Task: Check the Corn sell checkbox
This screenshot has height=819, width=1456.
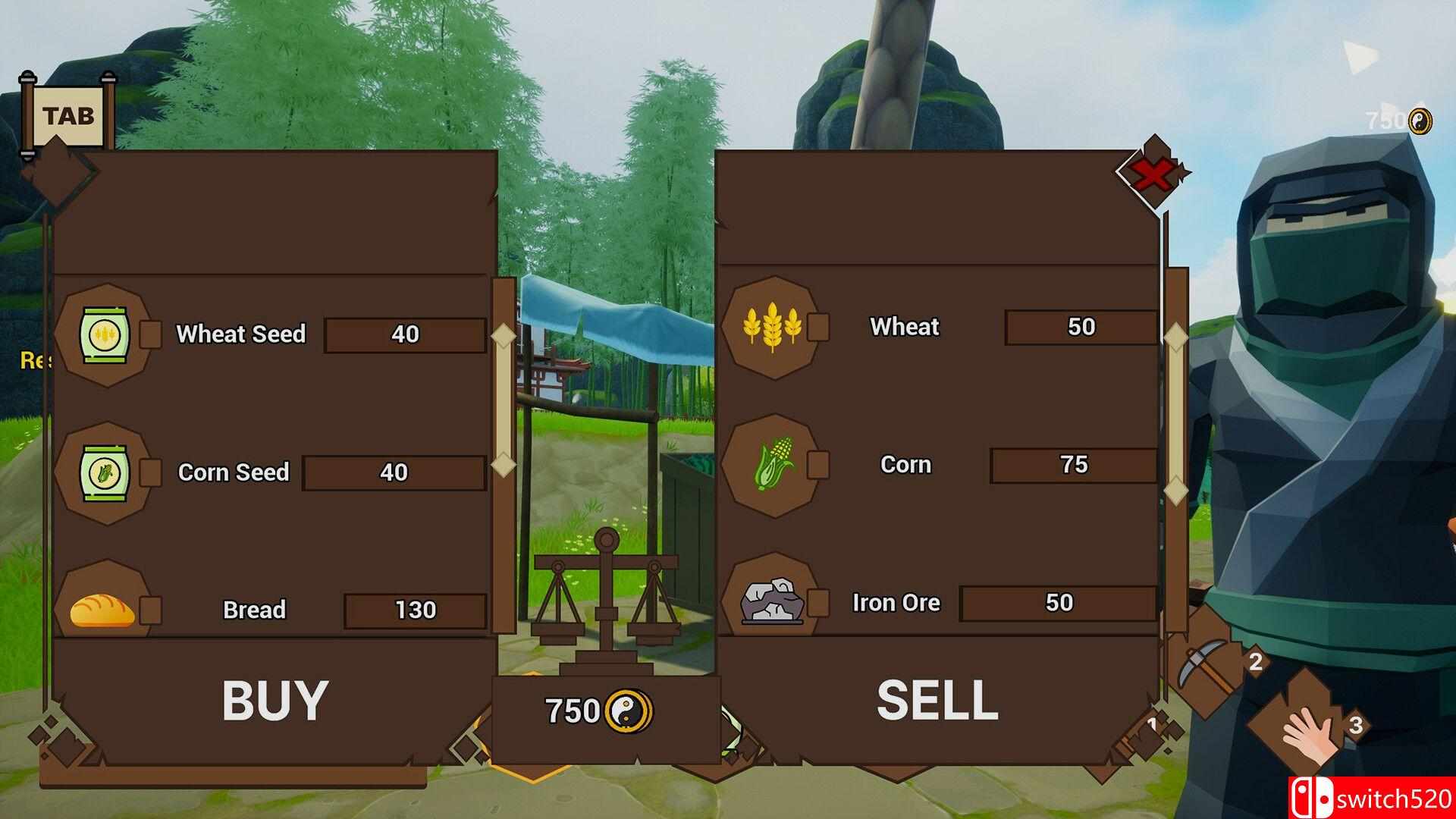Action: (817, 465)
